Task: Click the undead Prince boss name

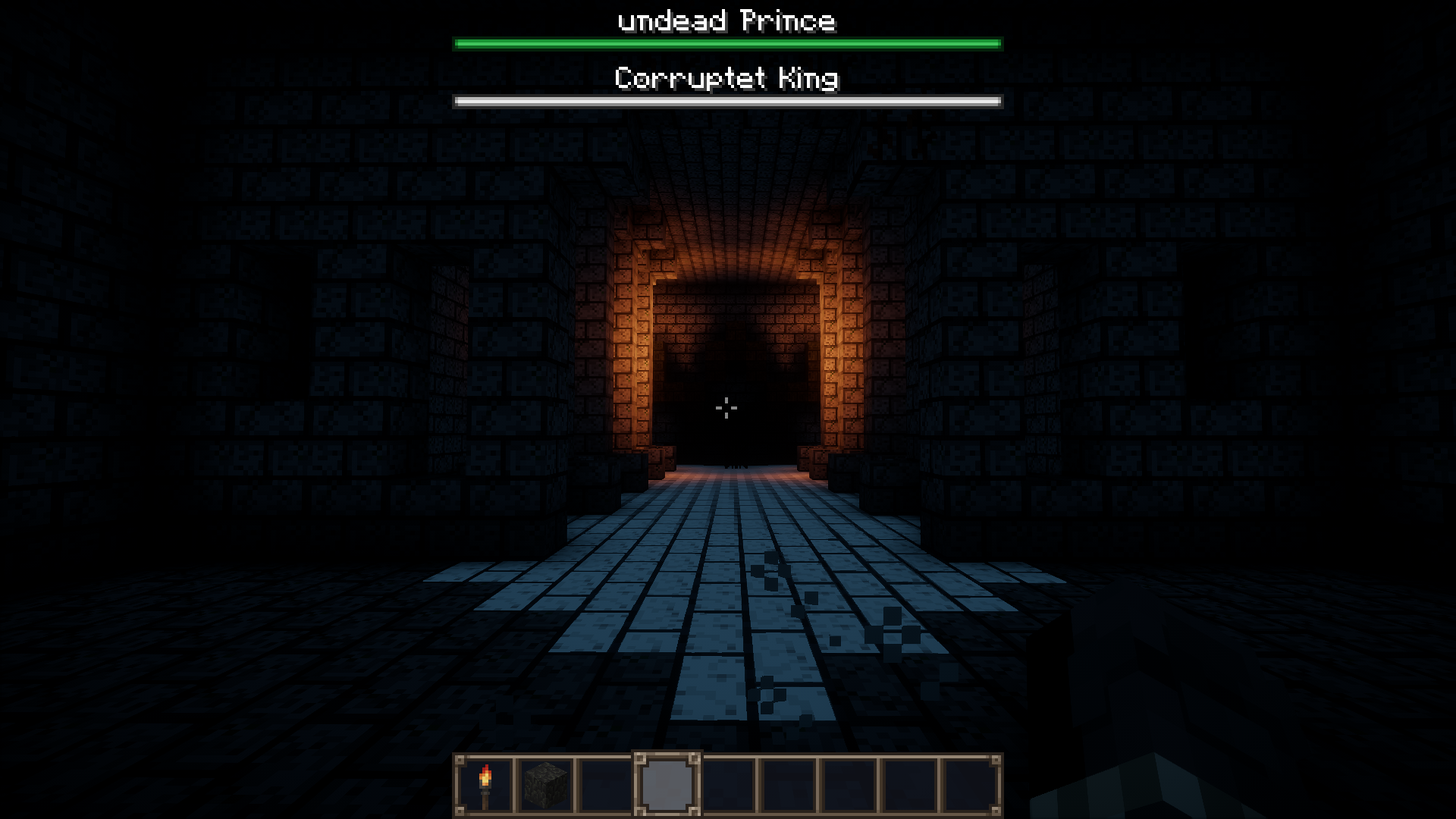Action: (726, 20)
